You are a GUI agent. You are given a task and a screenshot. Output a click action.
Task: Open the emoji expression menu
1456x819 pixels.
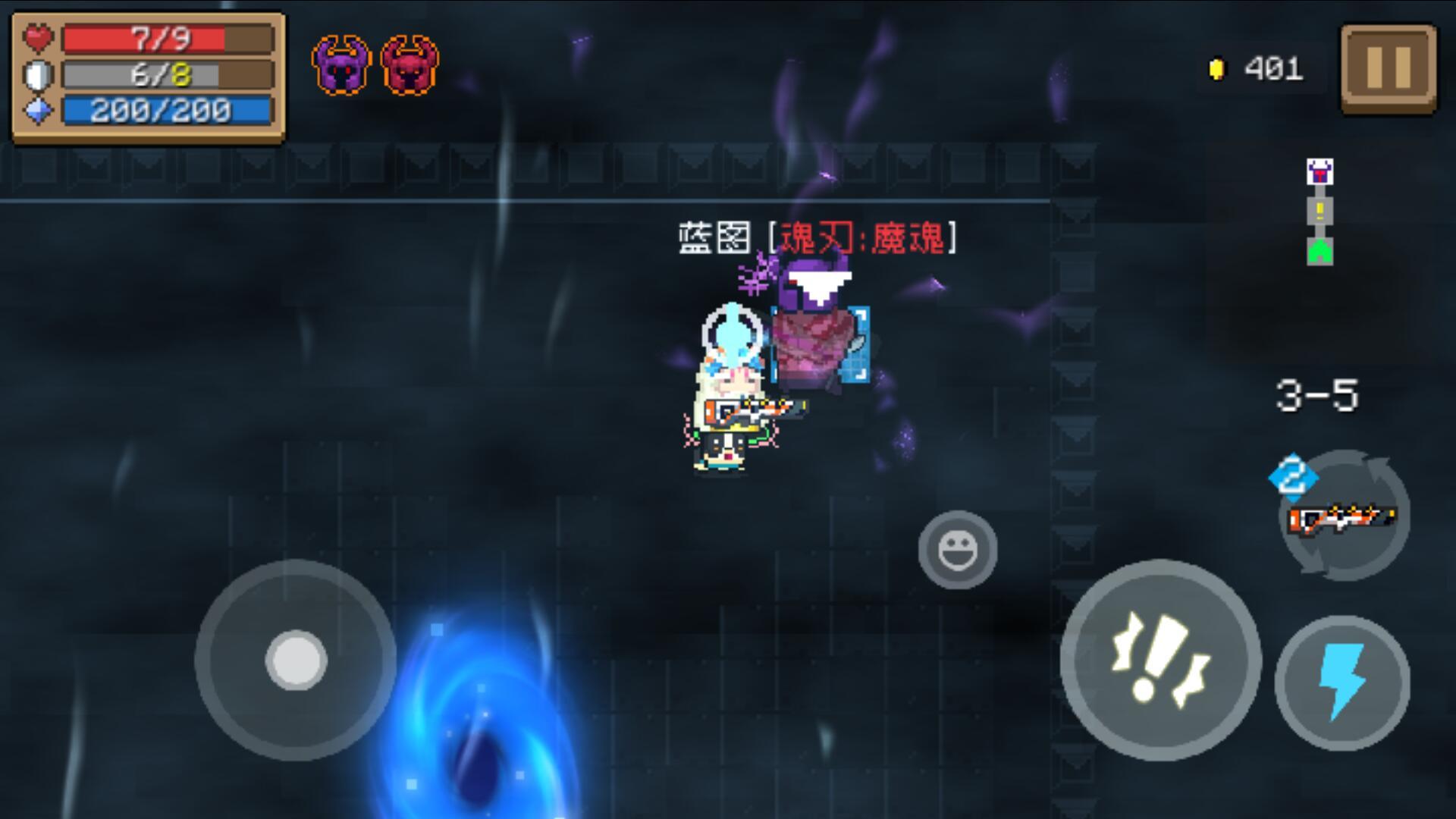(x=959, y=551)
